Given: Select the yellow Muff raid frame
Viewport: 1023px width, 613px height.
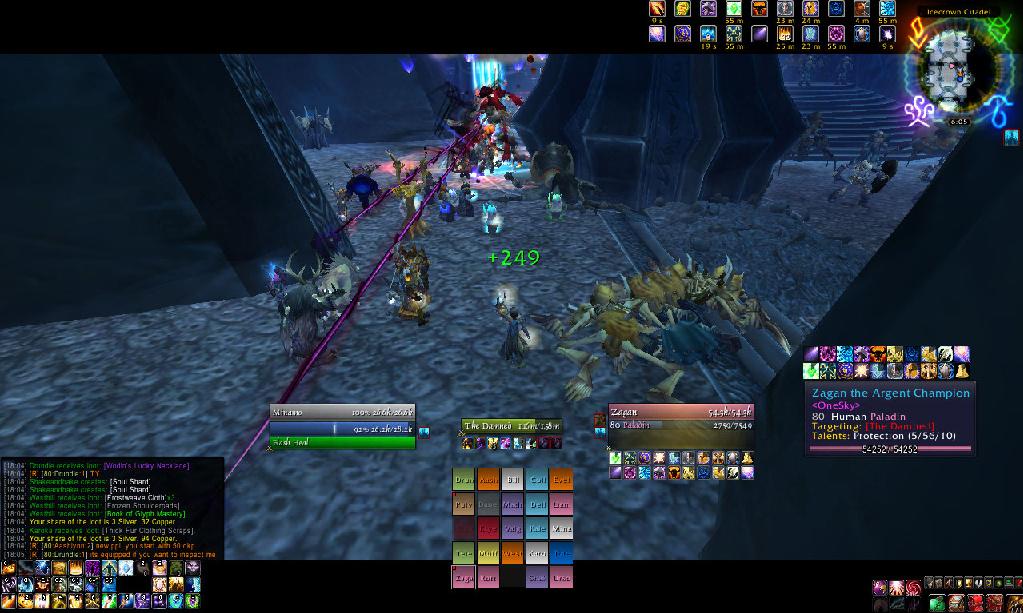Looking at the screenshot, I should (x=488, y=552).
